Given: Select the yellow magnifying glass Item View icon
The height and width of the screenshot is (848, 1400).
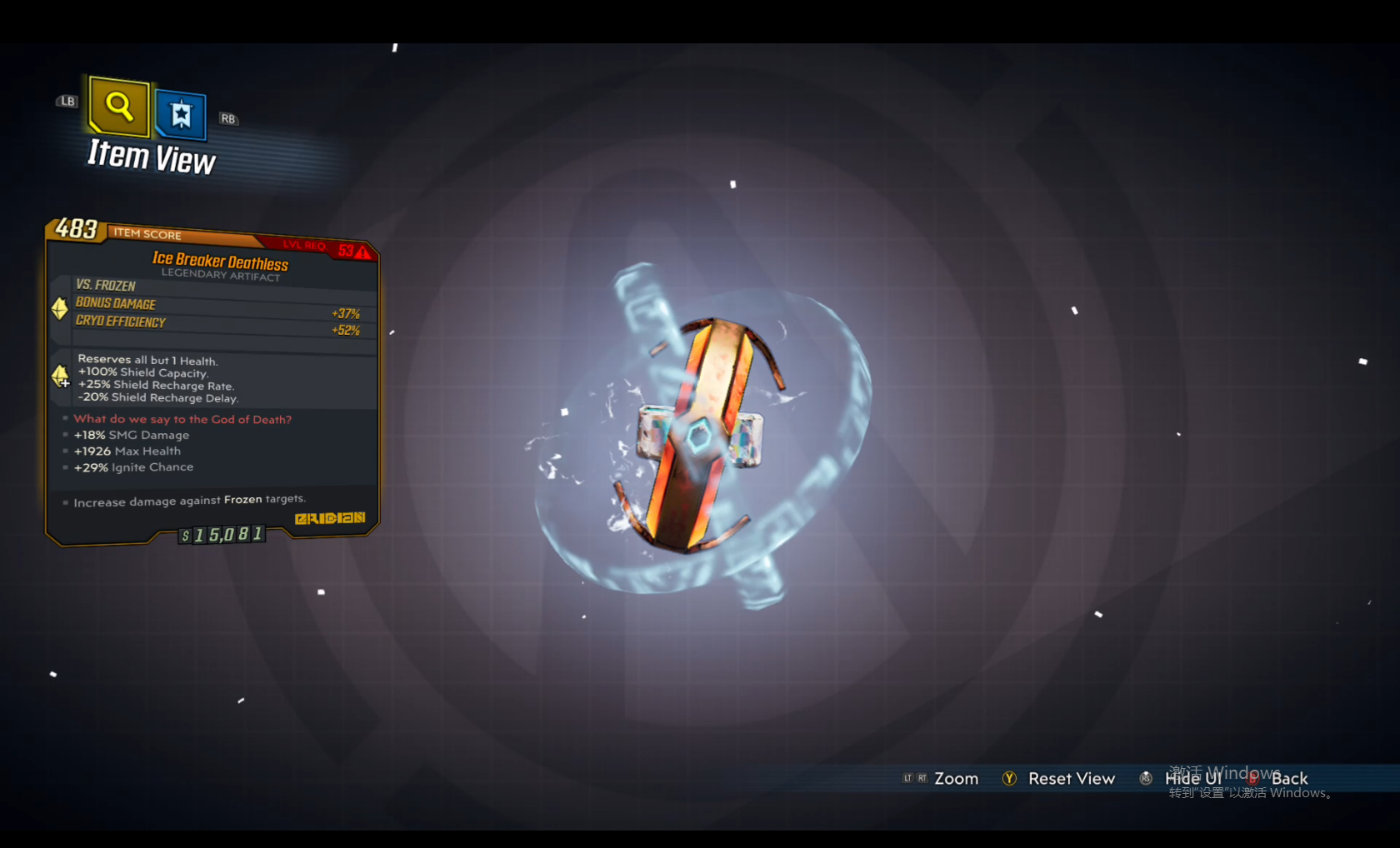Looking at the screenshot, I should coord(117,107).
